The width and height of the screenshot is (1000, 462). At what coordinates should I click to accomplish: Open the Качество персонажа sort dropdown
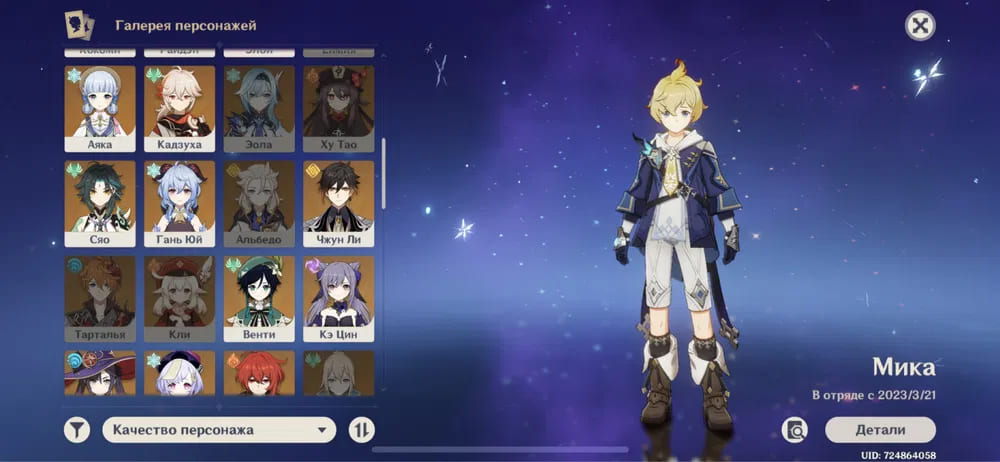(219, 430)
